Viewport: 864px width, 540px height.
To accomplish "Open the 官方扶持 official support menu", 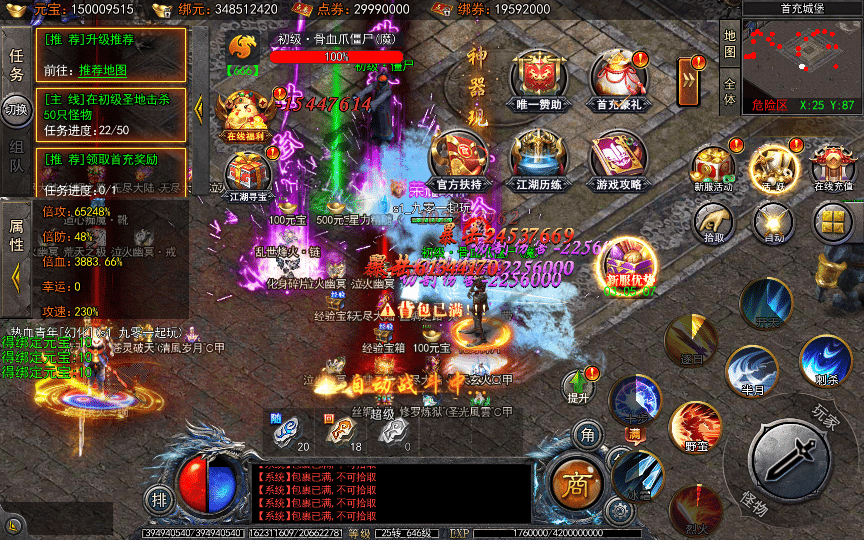I will tap(459, 158).
